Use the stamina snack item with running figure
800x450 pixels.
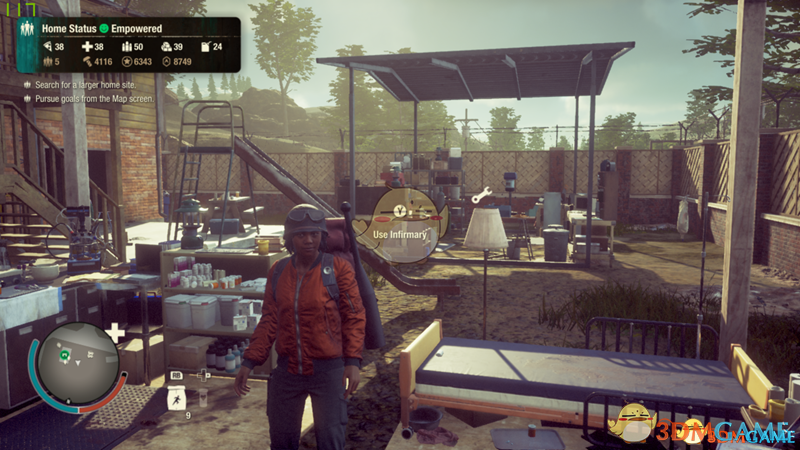tap(175, 399)
